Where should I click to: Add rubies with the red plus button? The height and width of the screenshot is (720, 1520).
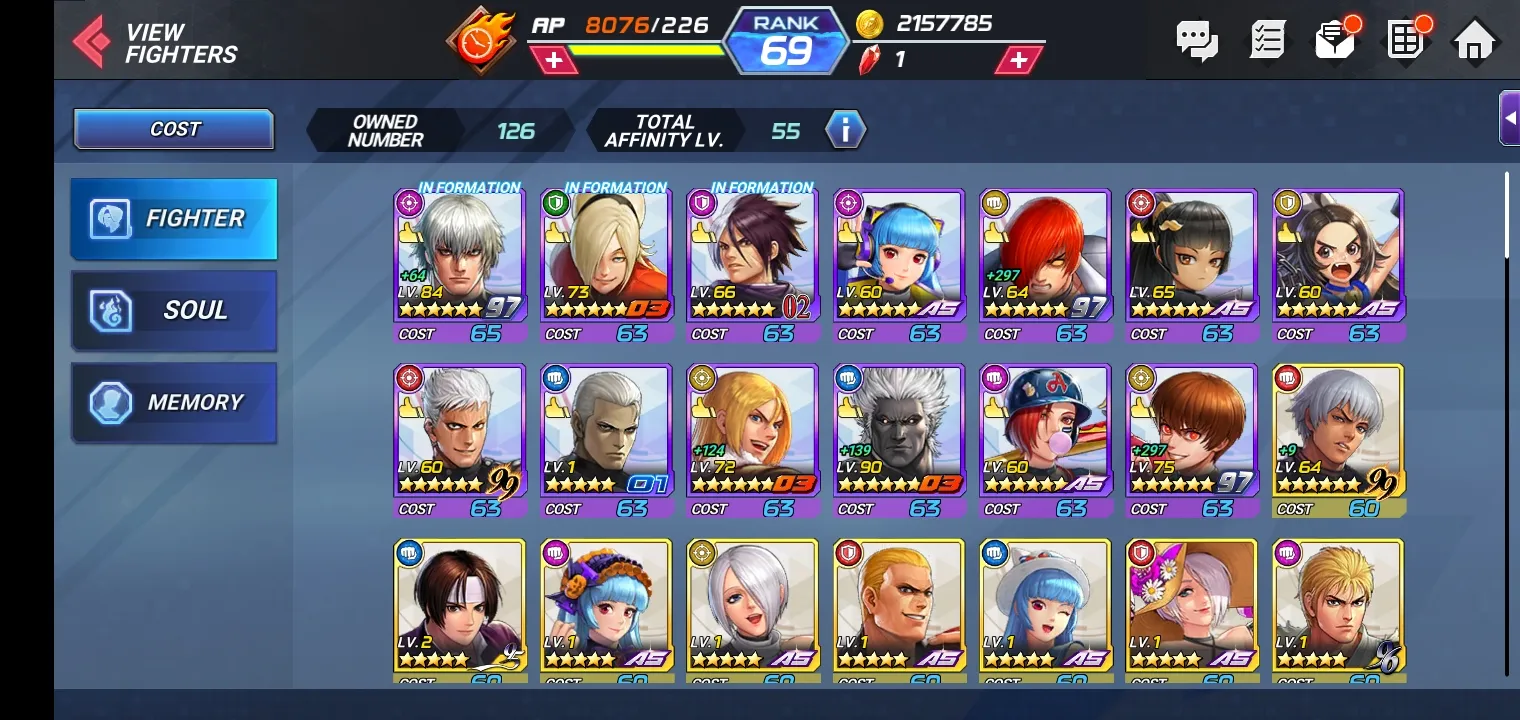1018,60
